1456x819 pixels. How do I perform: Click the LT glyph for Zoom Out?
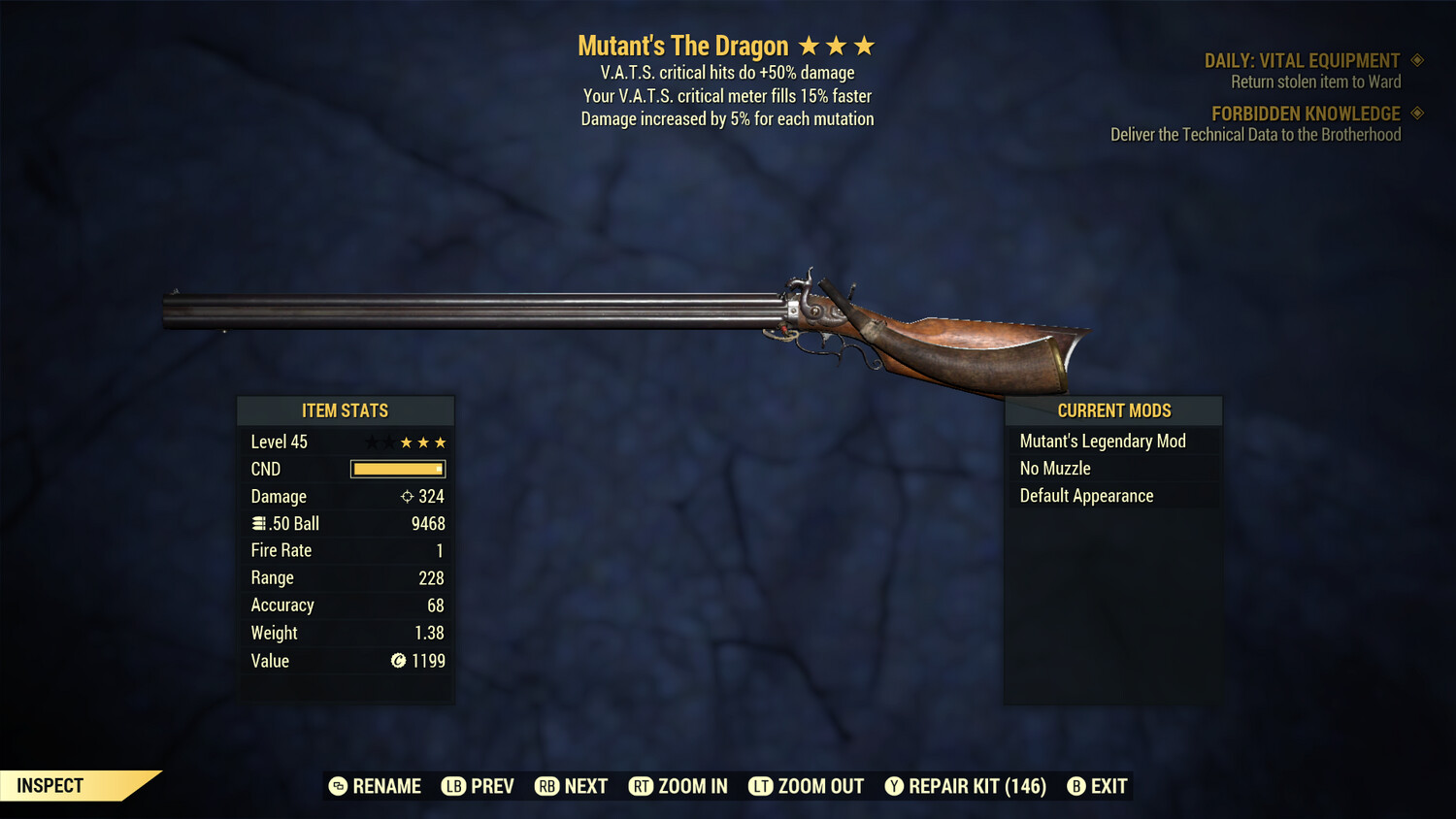(x=762, y=786)
